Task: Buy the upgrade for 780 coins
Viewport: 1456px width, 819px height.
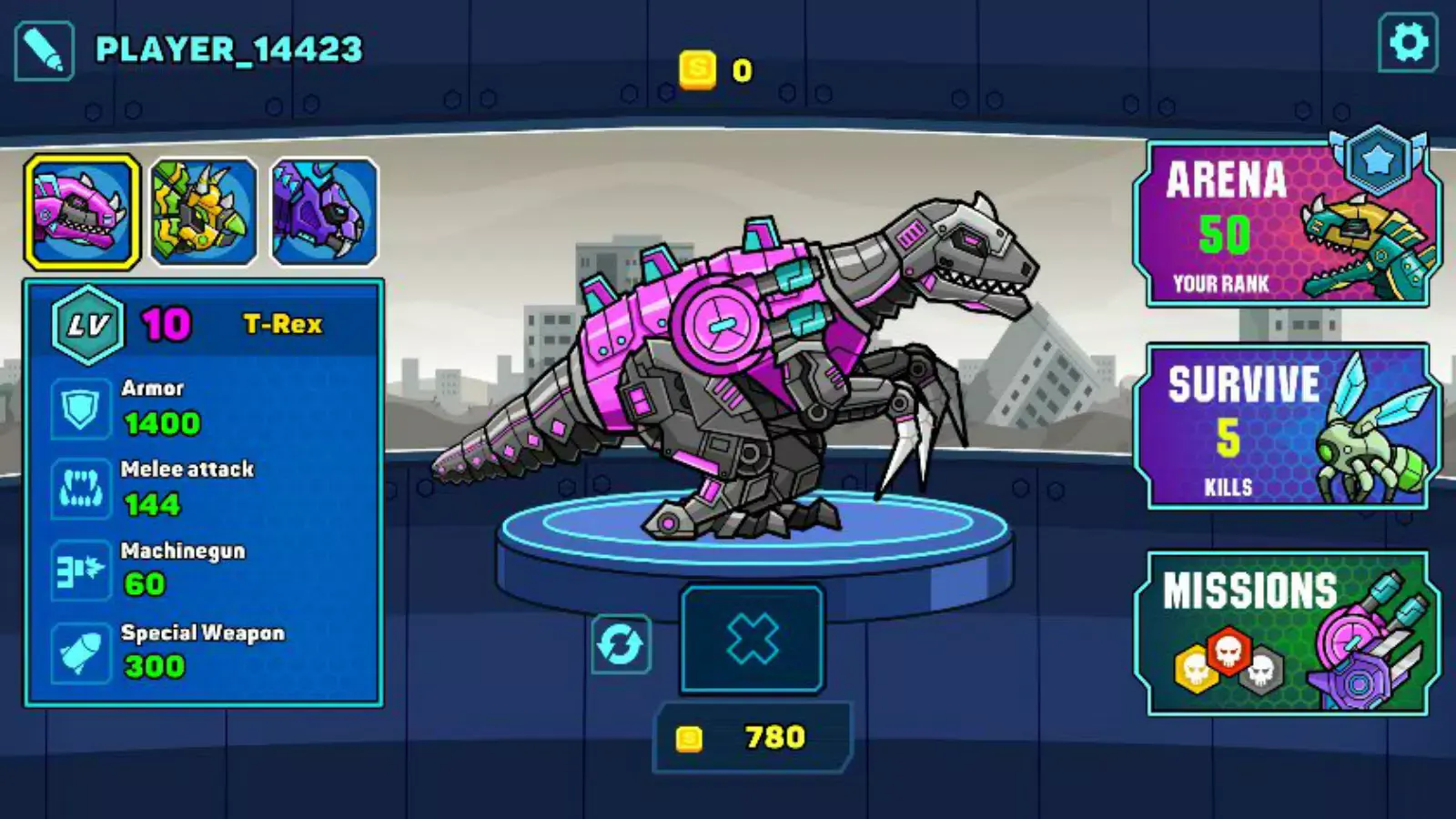Action: [753, 737]
